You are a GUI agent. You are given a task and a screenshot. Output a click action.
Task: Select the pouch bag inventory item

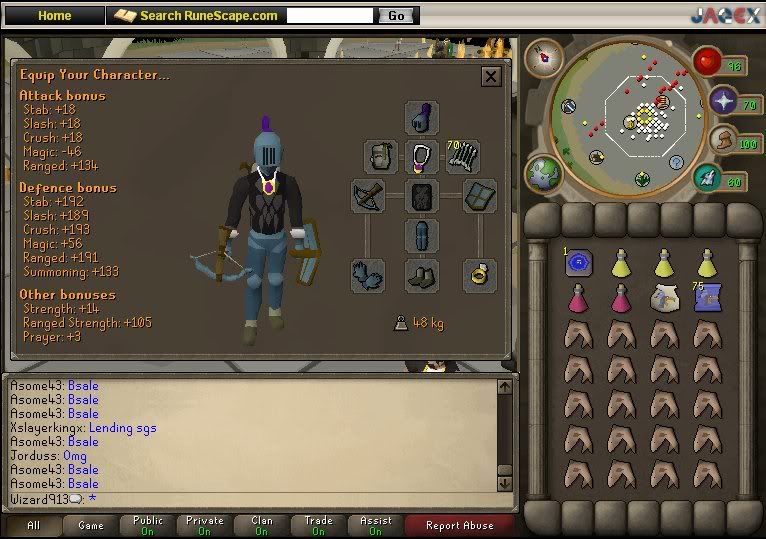pyautogui.click(x=664, y=297)
